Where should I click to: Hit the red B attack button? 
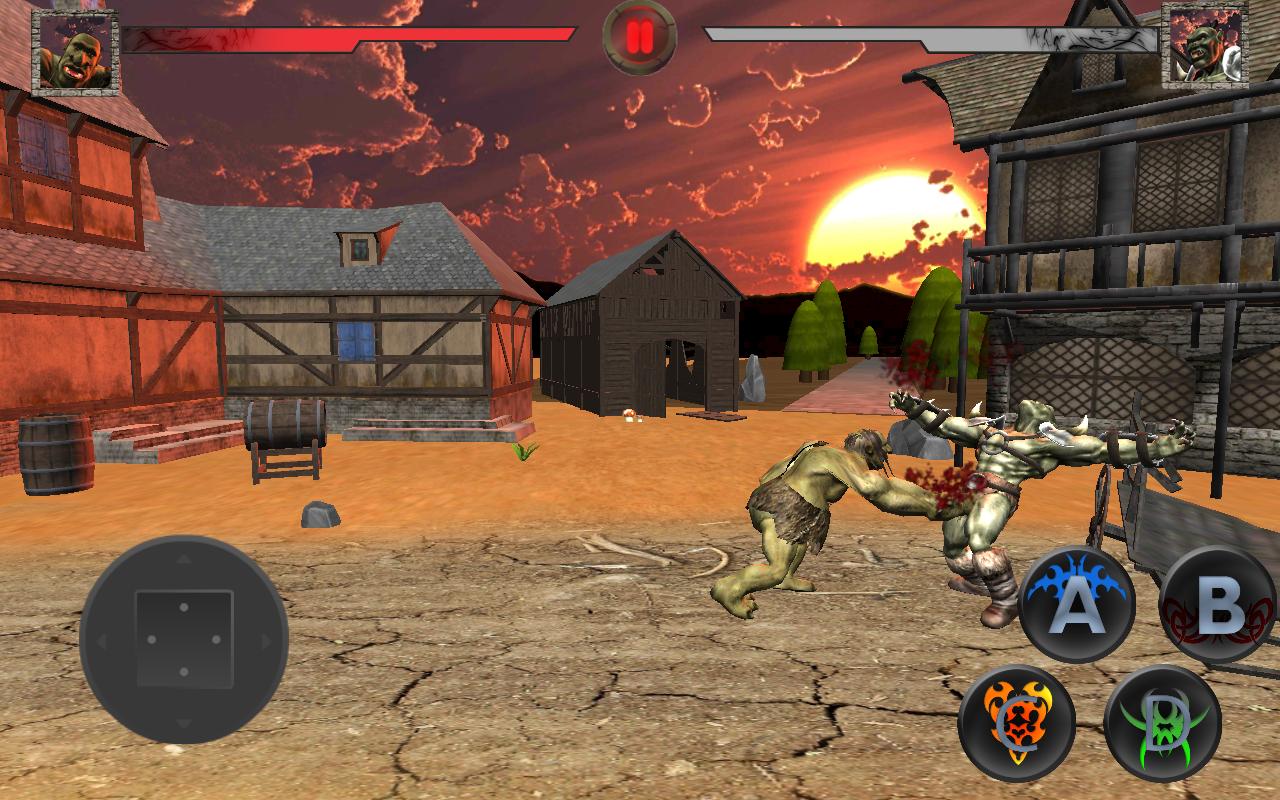click(1220, 604)
